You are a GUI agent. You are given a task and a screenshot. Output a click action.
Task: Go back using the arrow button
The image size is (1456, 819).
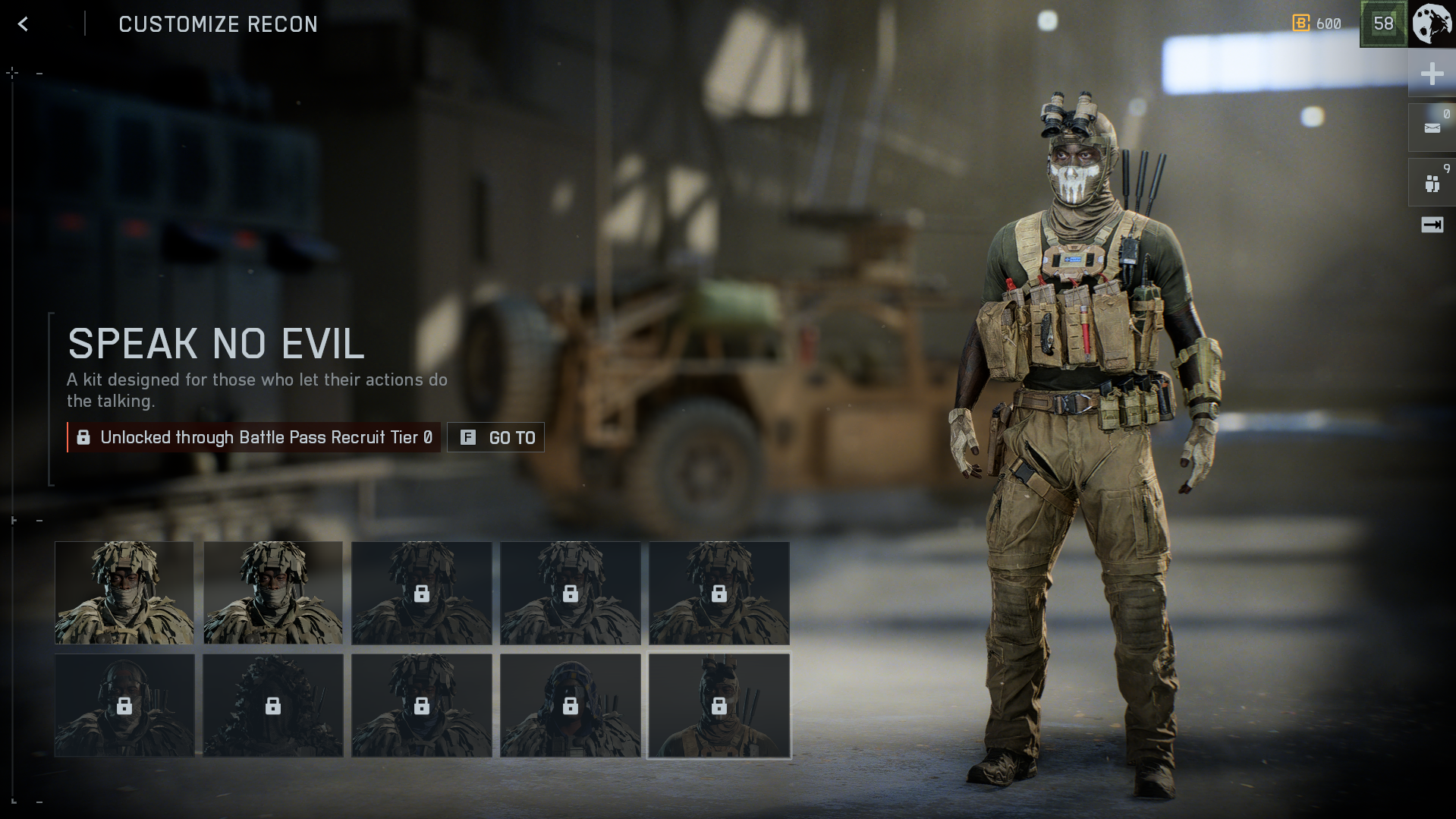coord(24,24)
